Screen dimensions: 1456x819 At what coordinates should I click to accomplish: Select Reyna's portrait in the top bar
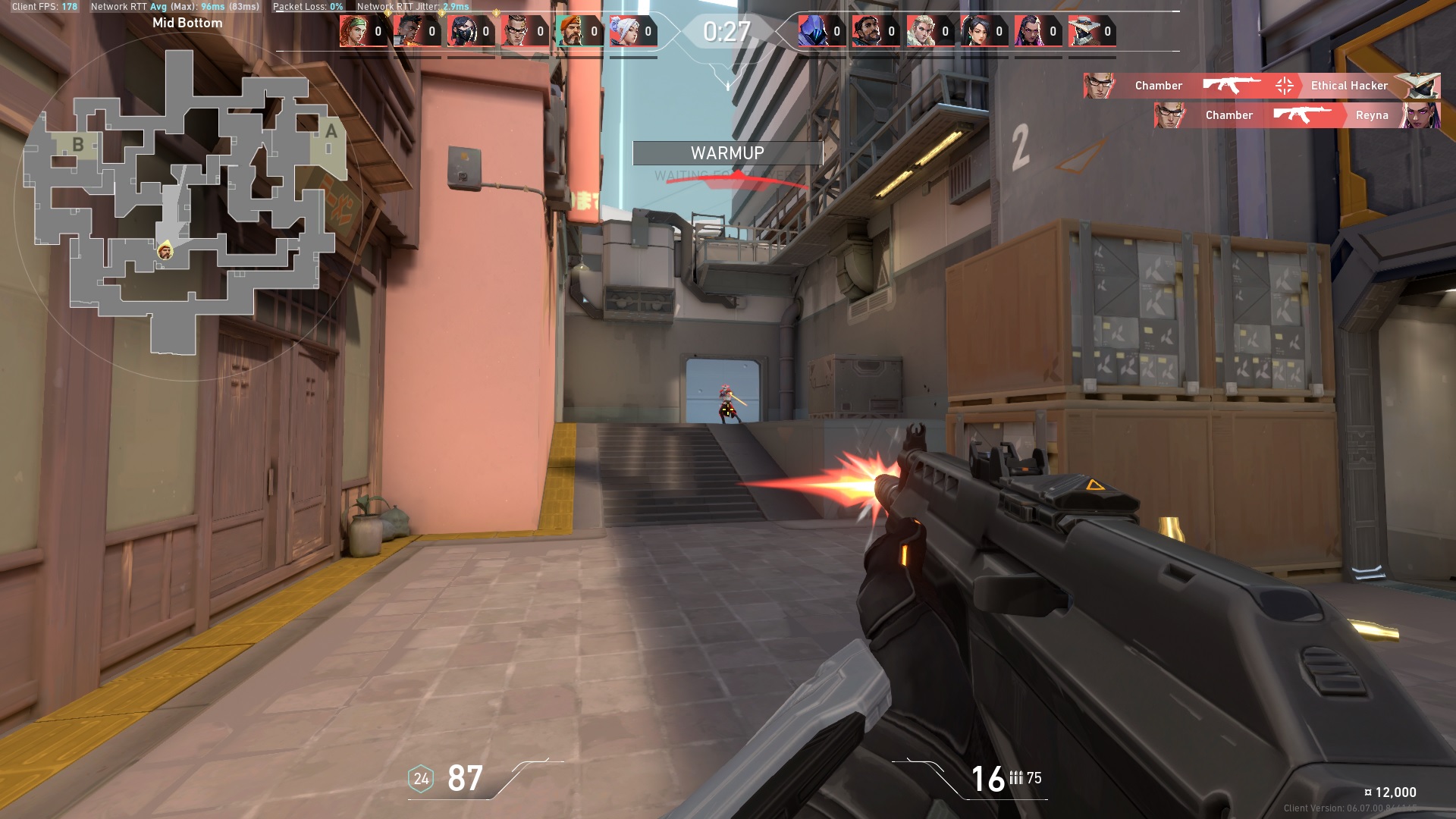click(x=1028, y=31)
